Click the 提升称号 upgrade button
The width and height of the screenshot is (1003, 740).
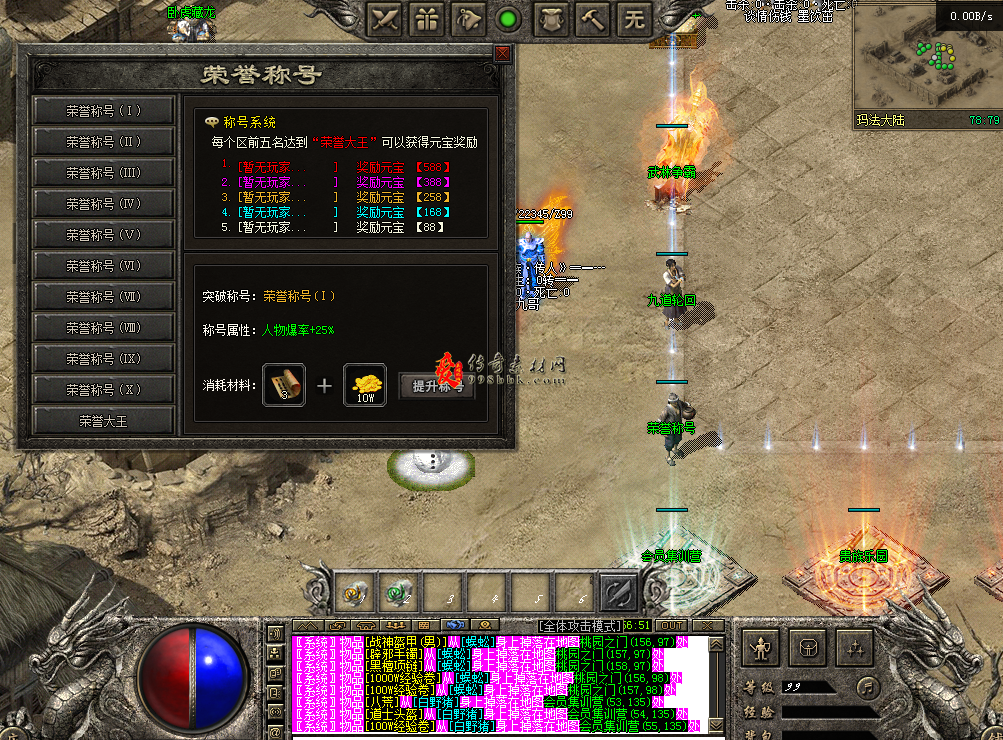click(437, 387)
